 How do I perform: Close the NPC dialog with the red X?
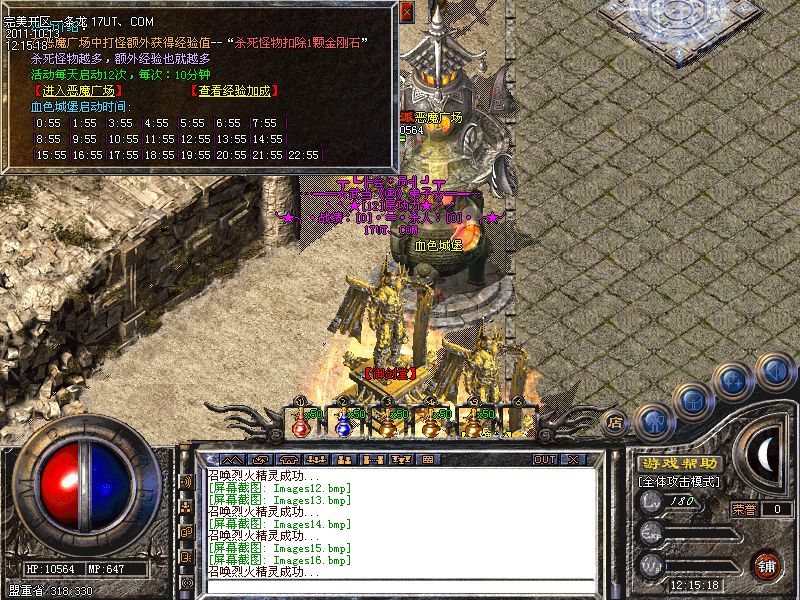coord(406,13)
